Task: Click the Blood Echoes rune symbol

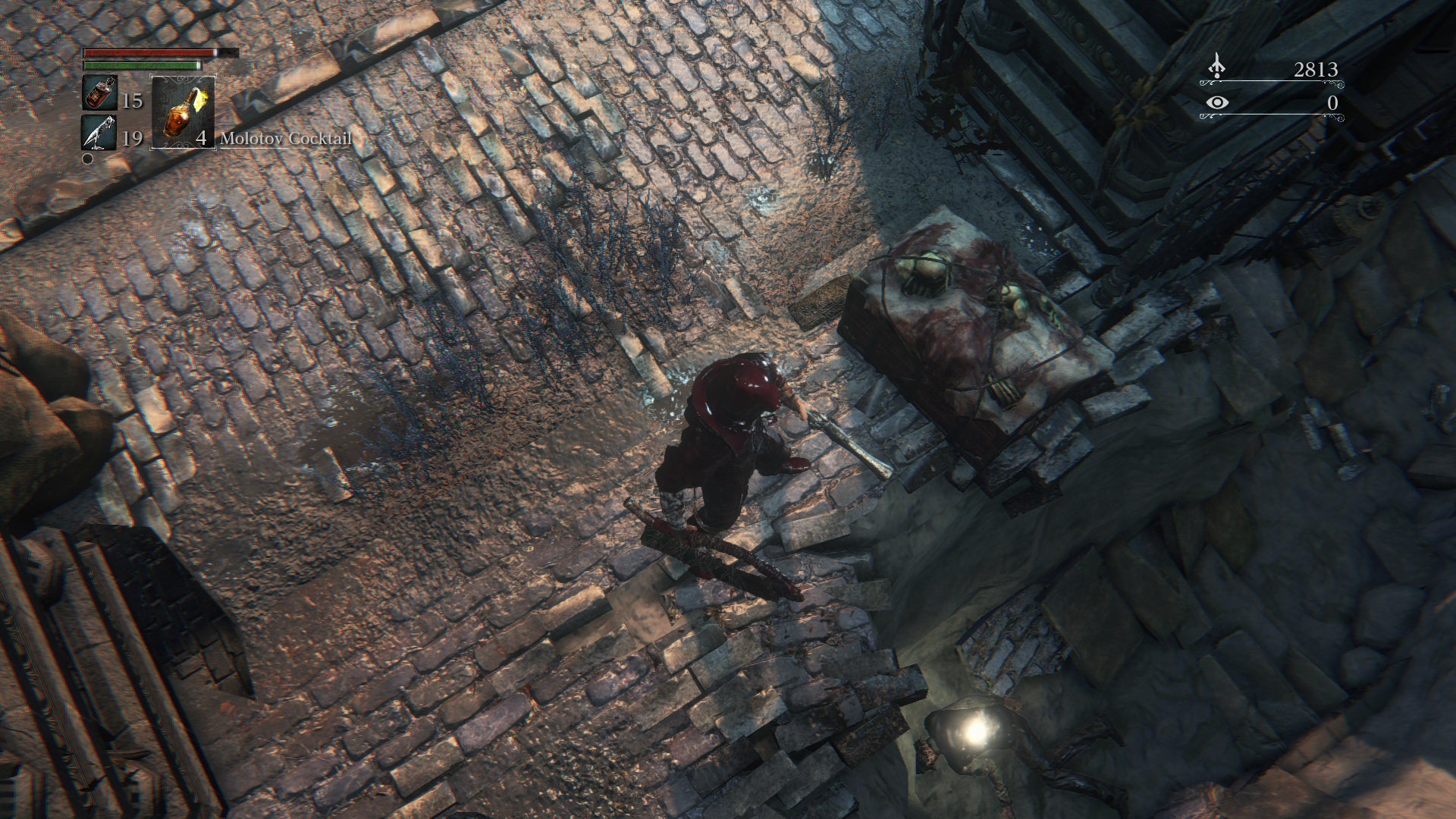Action: coord(1216,67)
